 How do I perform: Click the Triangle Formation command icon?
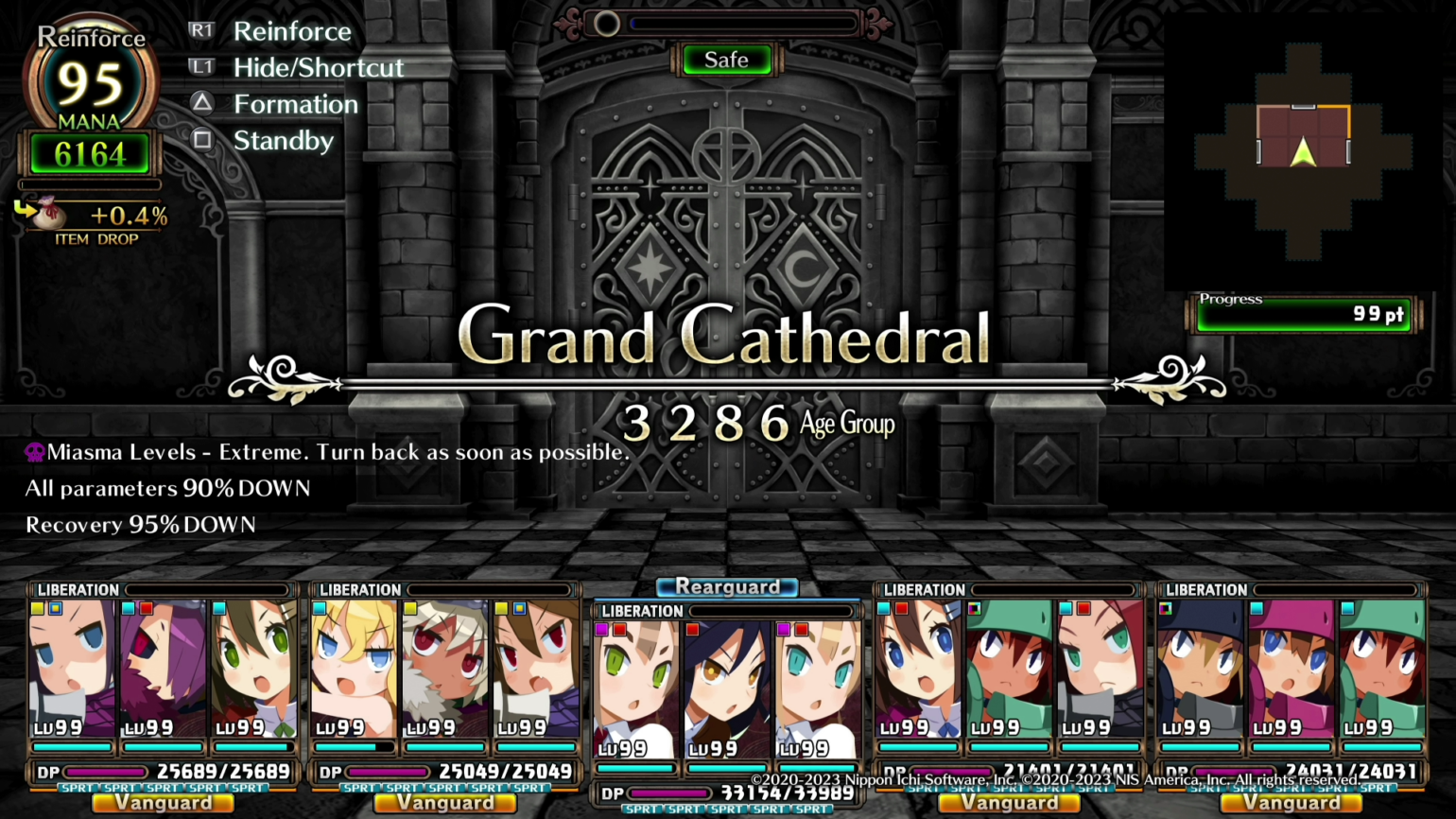click(x=202, y=104)
